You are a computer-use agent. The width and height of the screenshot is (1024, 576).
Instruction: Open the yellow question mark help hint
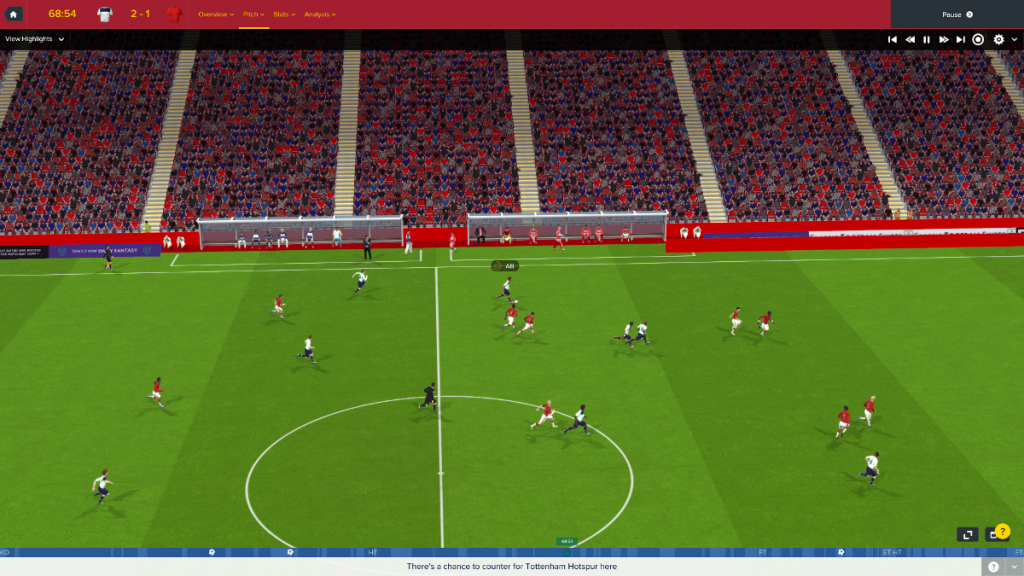point(1003,531)
